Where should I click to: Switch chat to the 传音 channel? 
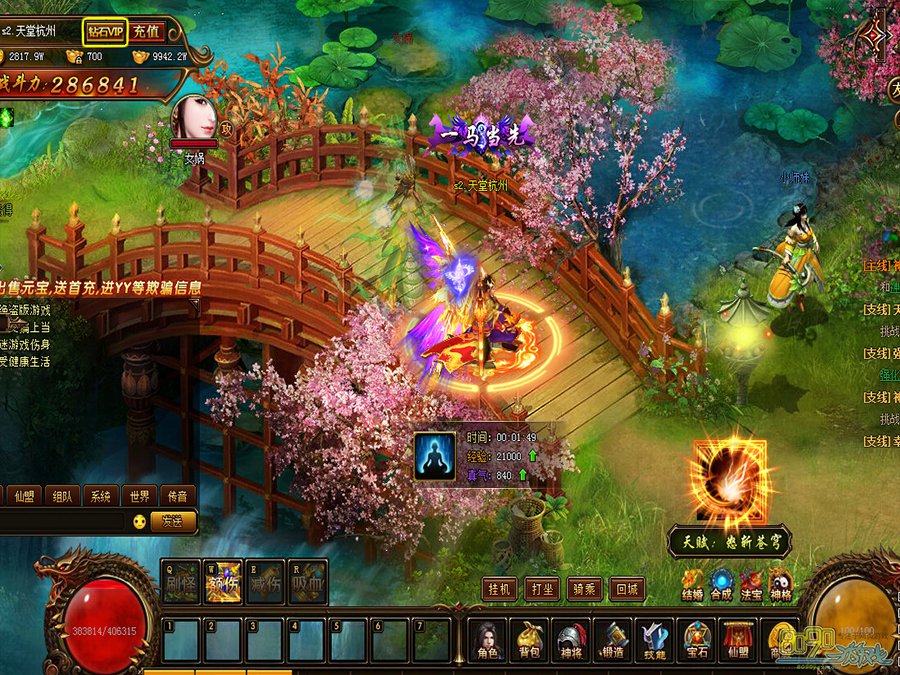tap(176, 496)
